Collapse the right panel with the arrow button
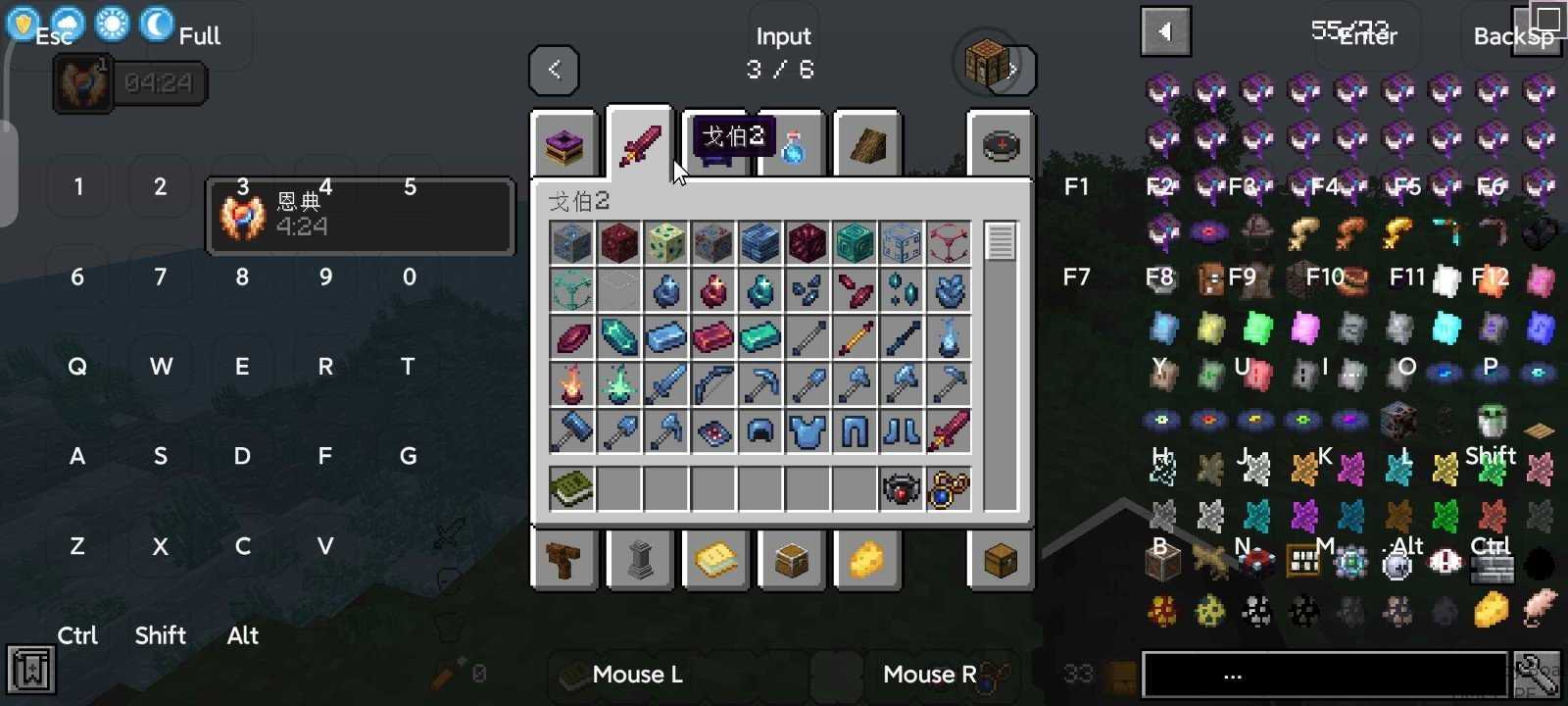The image size is (1568, 706). tap(1165, 30)
